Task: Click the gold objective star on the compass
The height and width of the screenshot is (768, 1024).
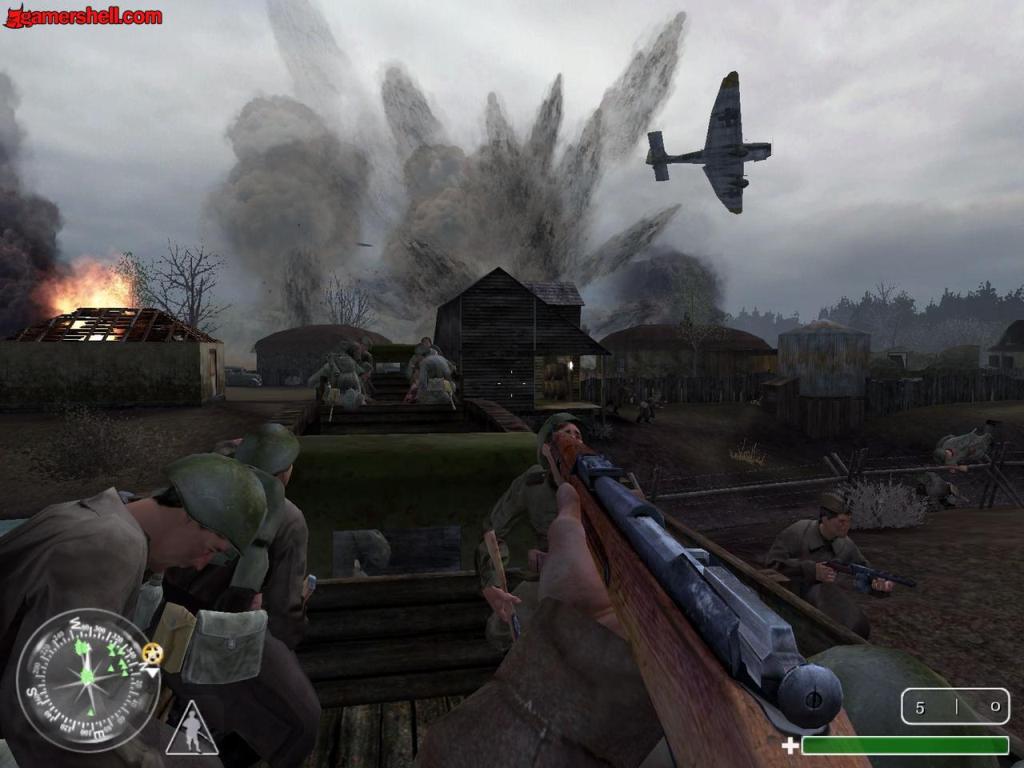Action: pos(151,653)
